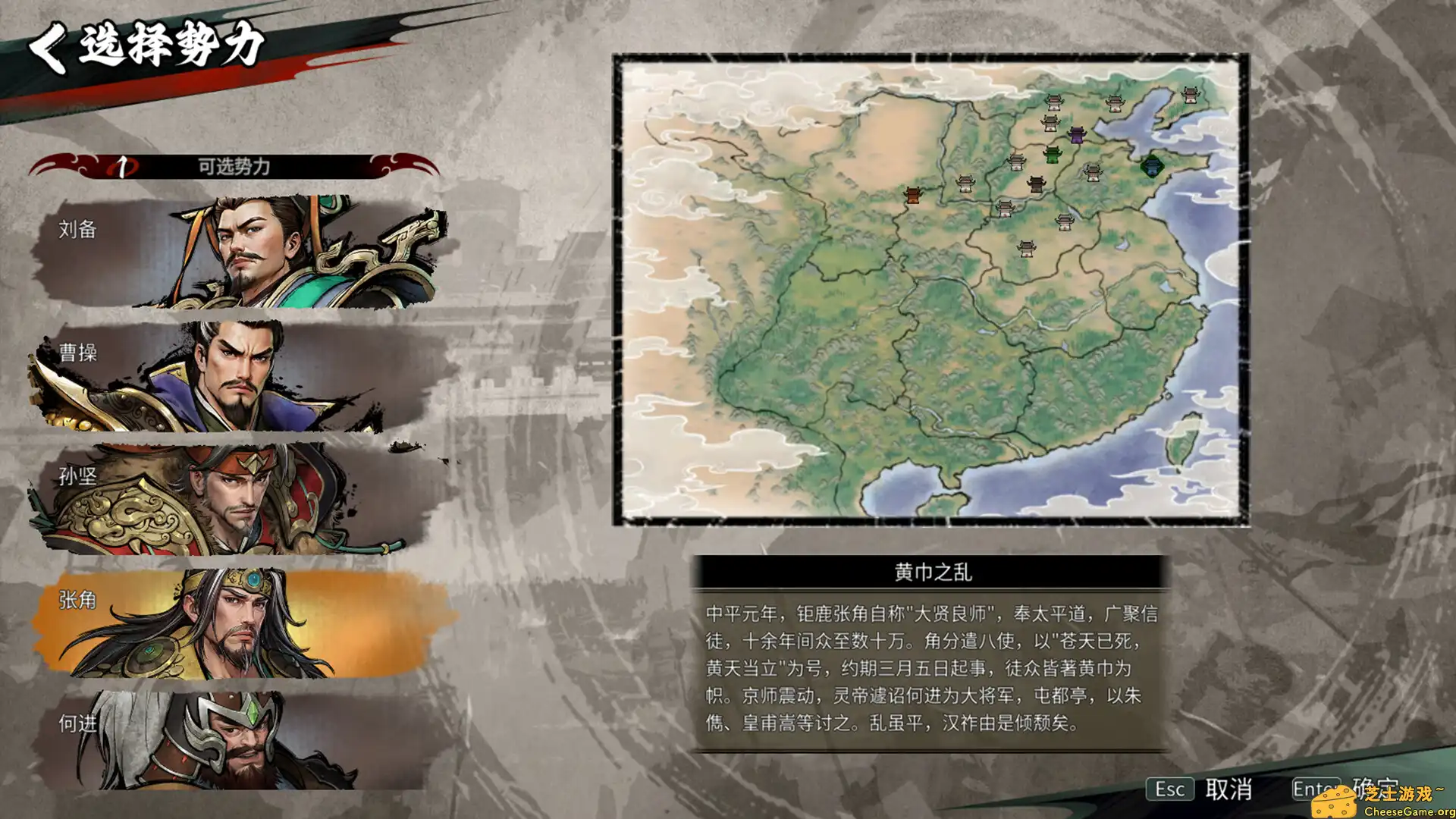Screen dimensions: 1456x819
Task: Click the green castle icon in the central plains
Action: point(1053,155)
